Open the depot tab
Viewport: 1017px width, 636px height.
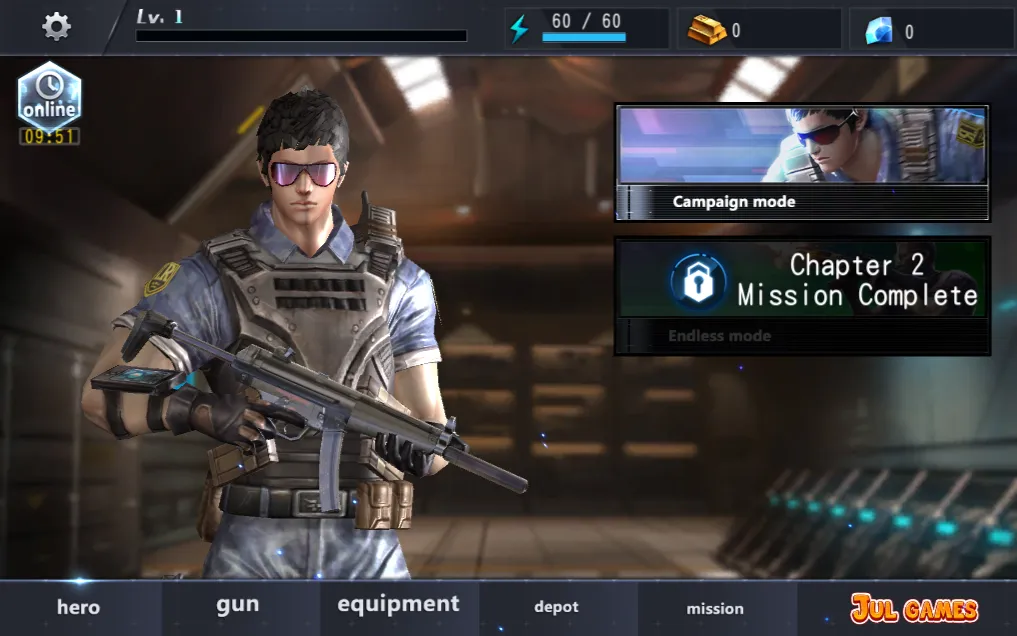557,607
